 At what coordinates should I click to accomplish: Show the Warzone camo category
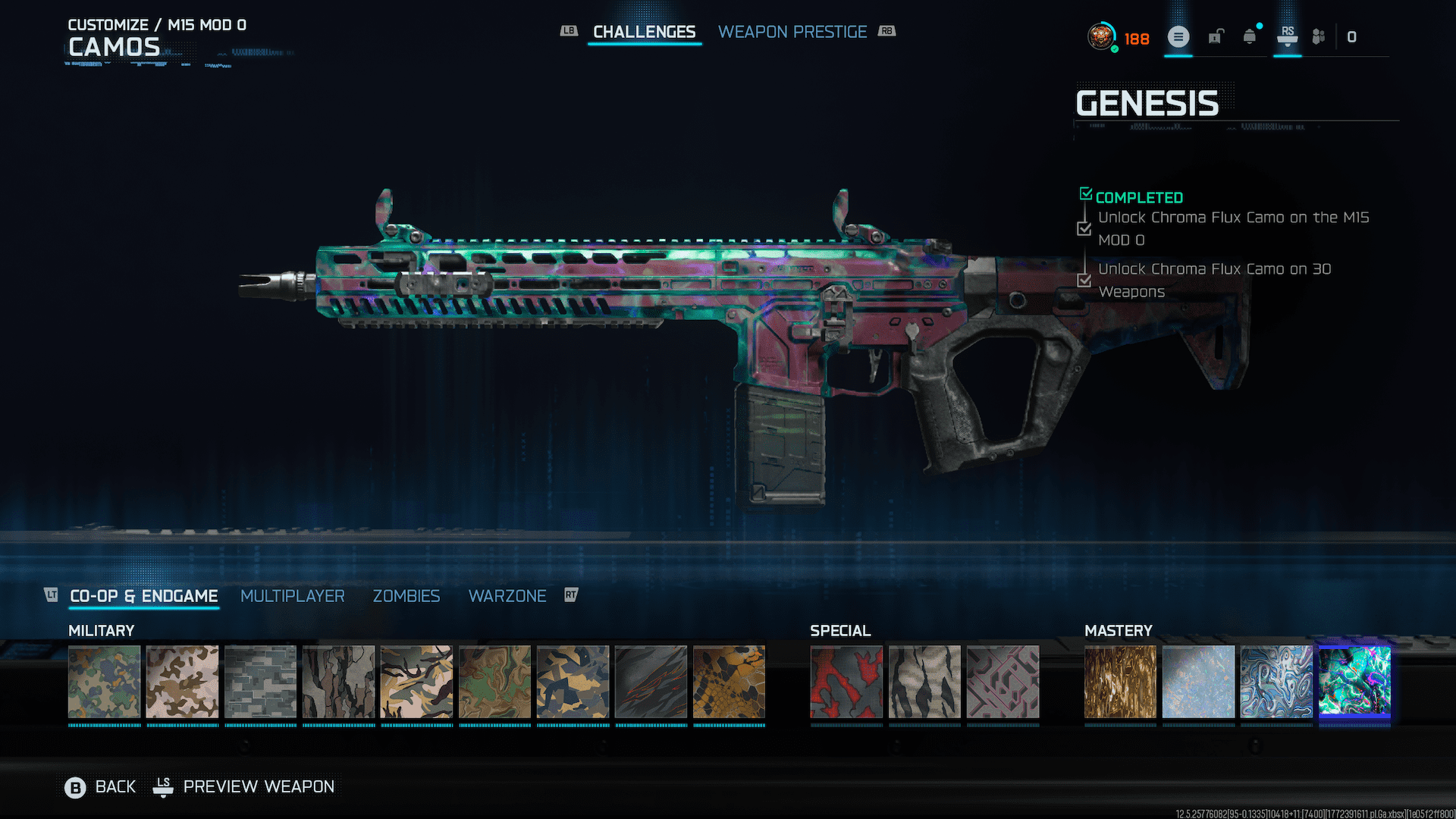(507, 596)
